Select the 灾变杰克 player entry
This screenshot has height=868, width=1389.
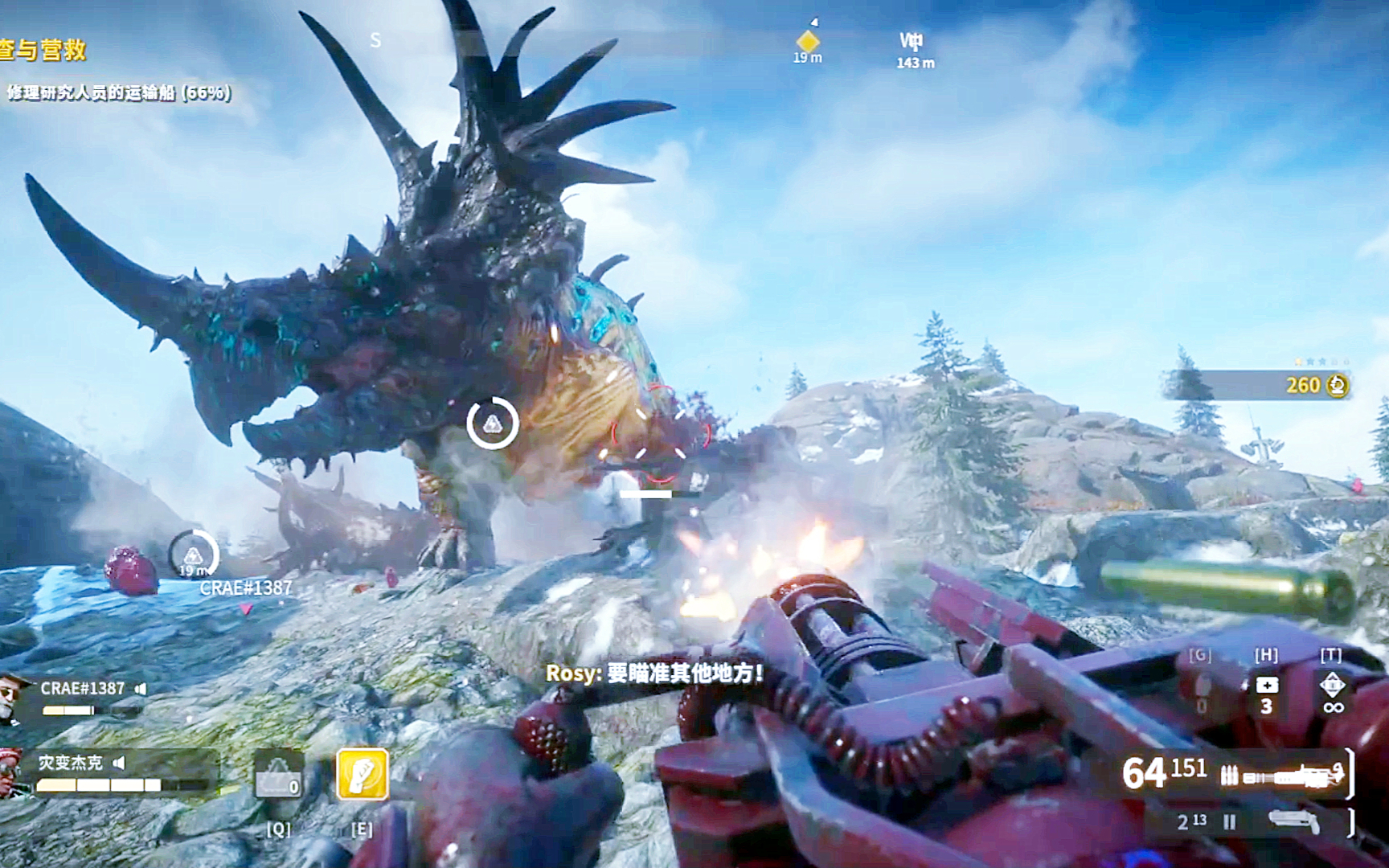70,762
